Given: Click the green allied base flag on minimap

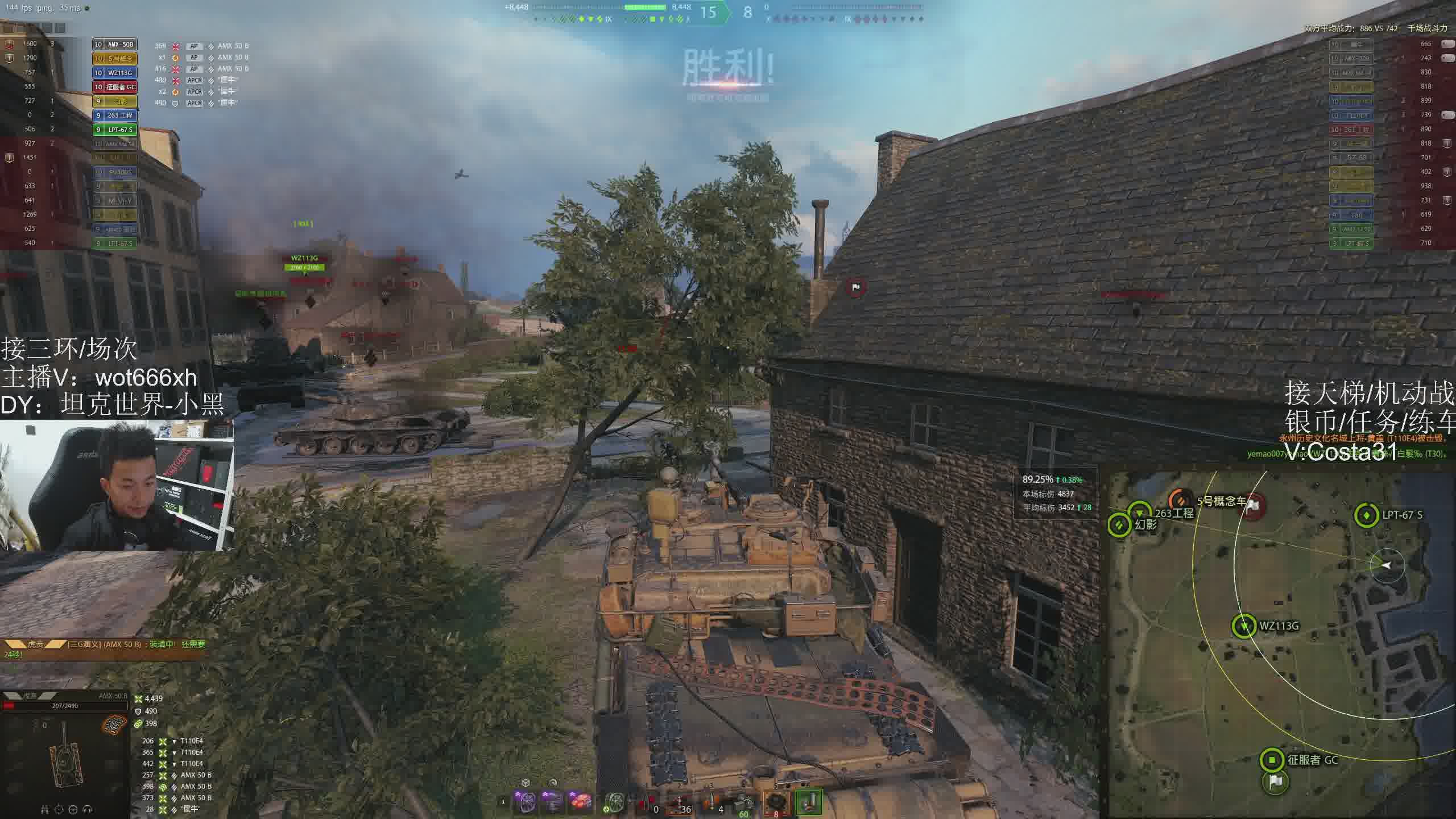Looking at the screenshot, I should pyautogui.click(x=1275, y=782).
